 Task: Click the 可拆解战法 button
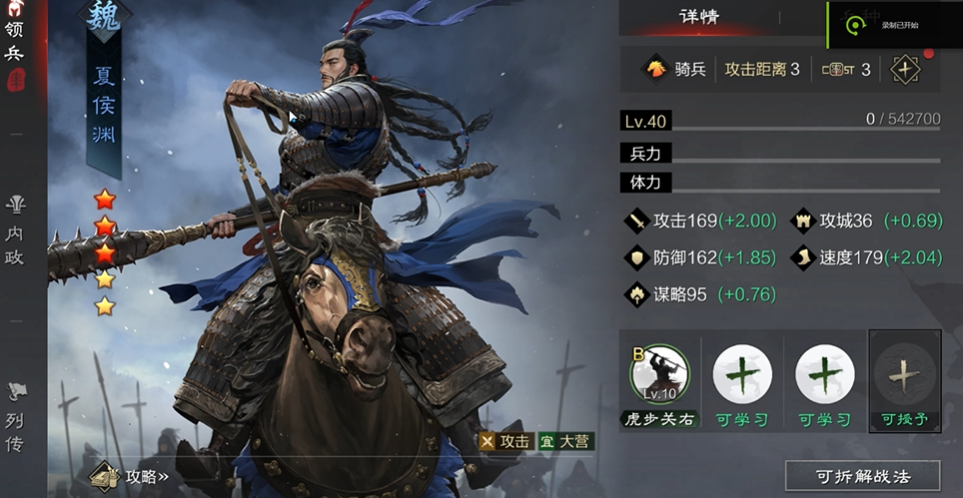pos(862,476)
